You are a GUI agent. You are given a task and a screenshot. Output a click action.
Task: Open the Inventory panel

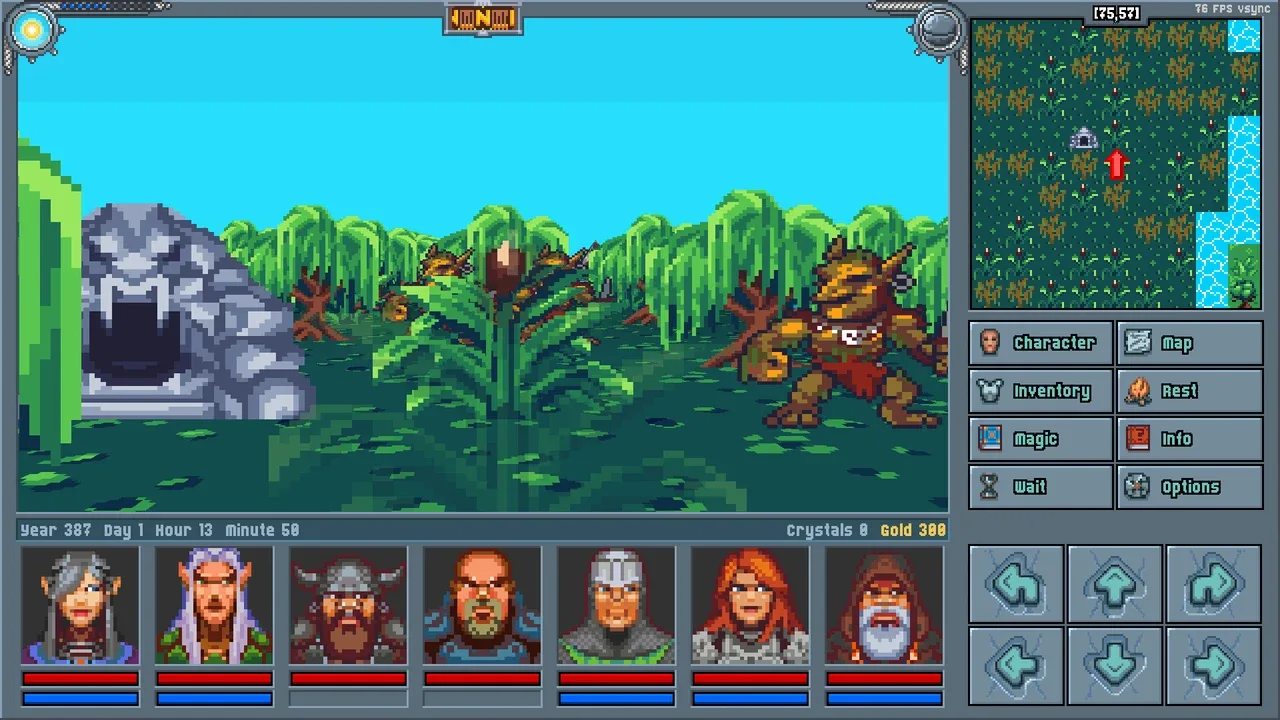(x=1040, y=391)
